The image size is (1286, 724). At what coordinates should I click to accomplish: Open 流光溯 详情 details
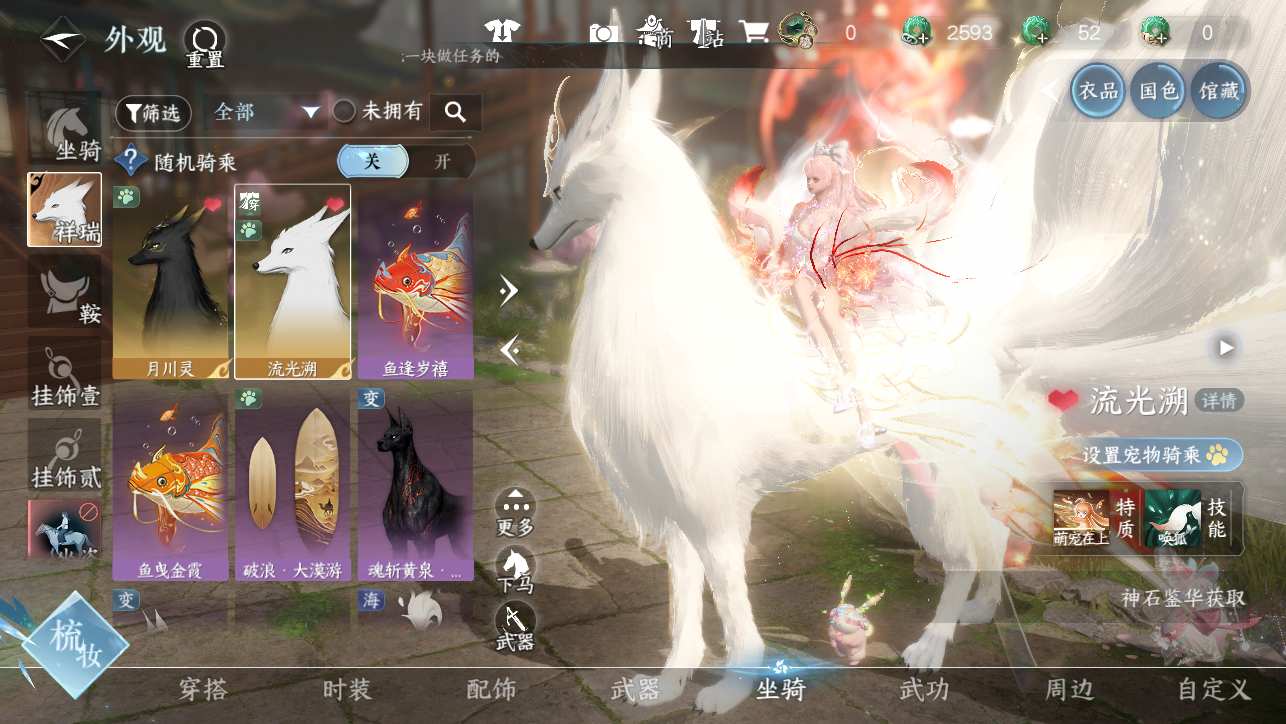click(x=1219, y=401)
